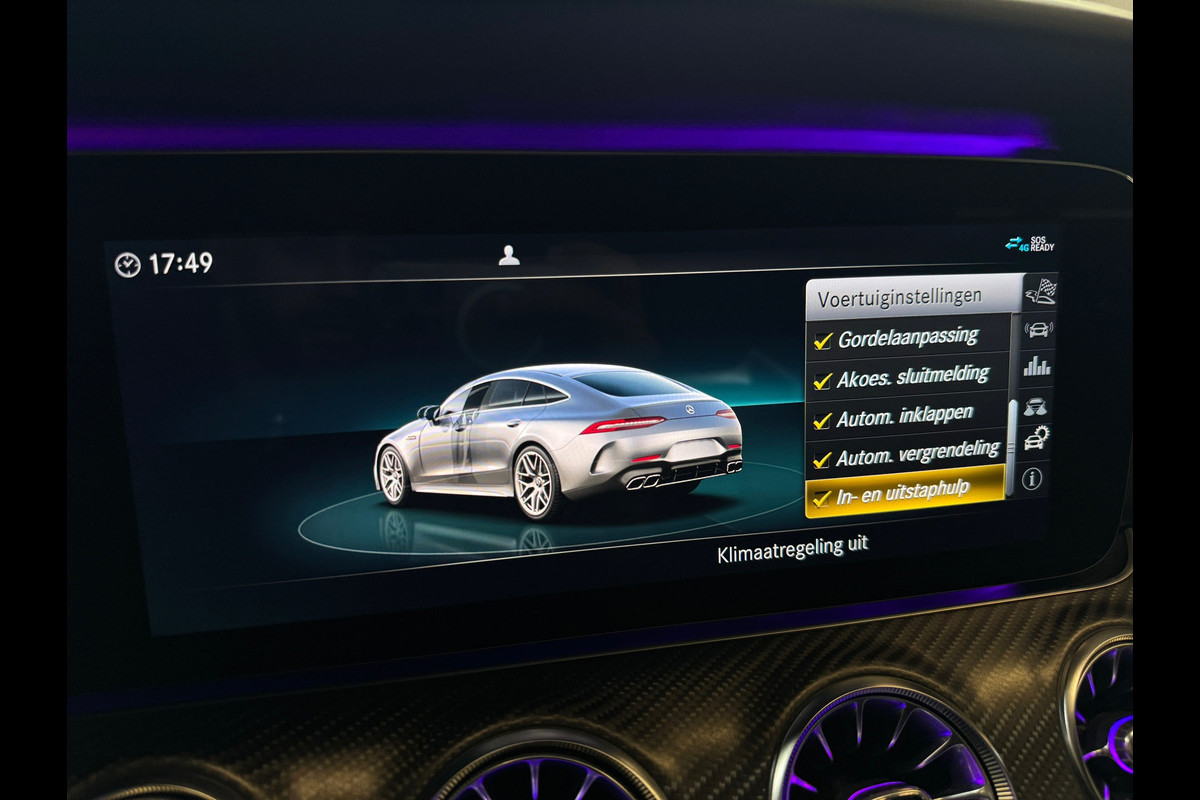Select the user profile icon
Screen dimensions: 1200x800
coord(509,256)
